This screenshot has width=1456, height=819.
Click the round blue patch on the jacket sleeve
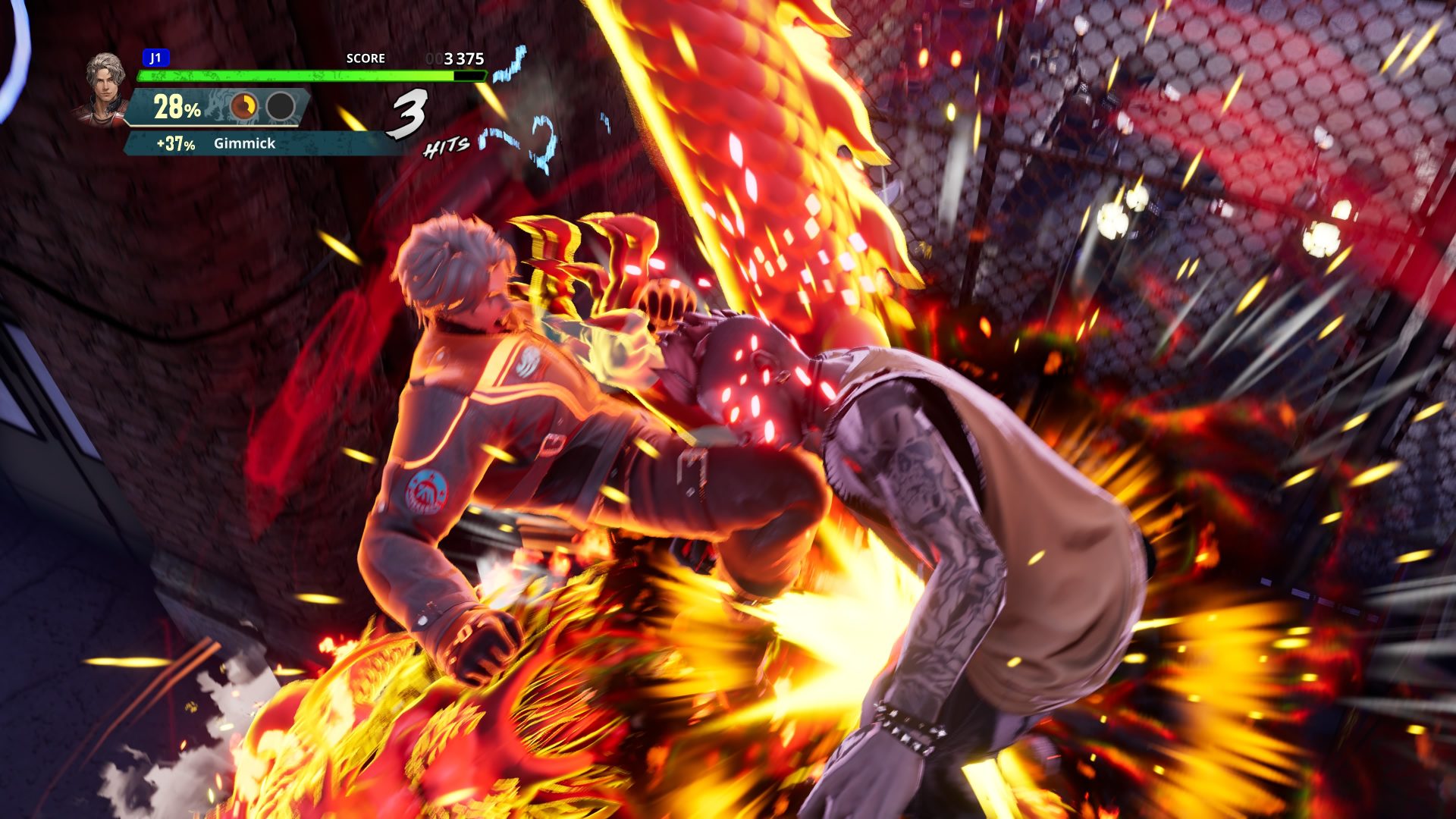click(428, 493)
